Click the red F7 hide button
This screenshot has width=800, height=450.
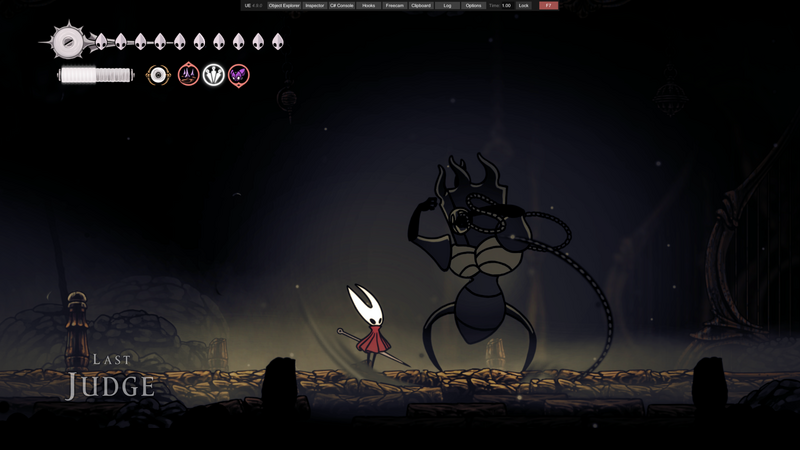point(548,6)
